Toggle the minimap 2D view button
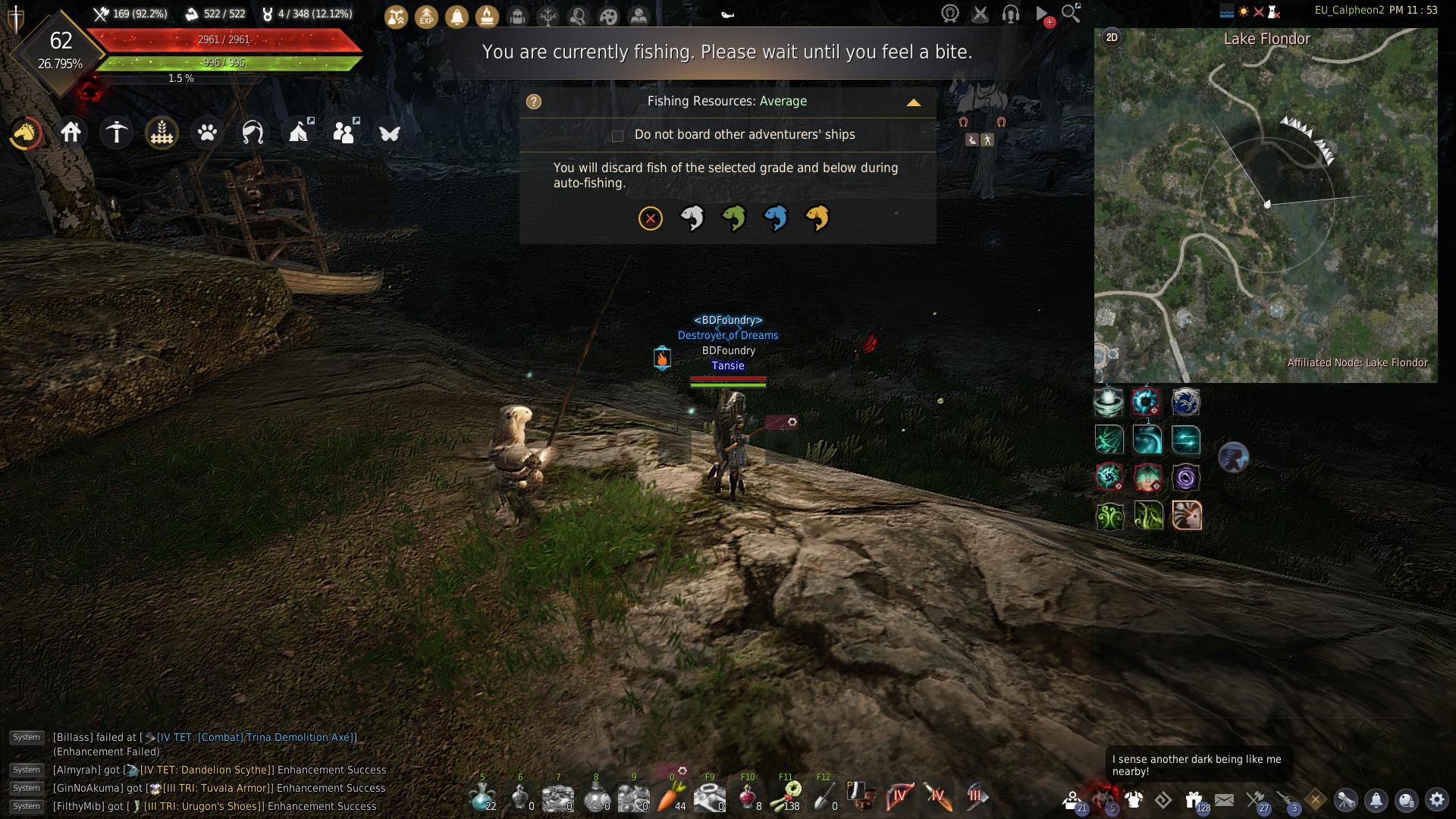The height and width of the screenshot is (819, 1456). click(x=1112, y=37)
